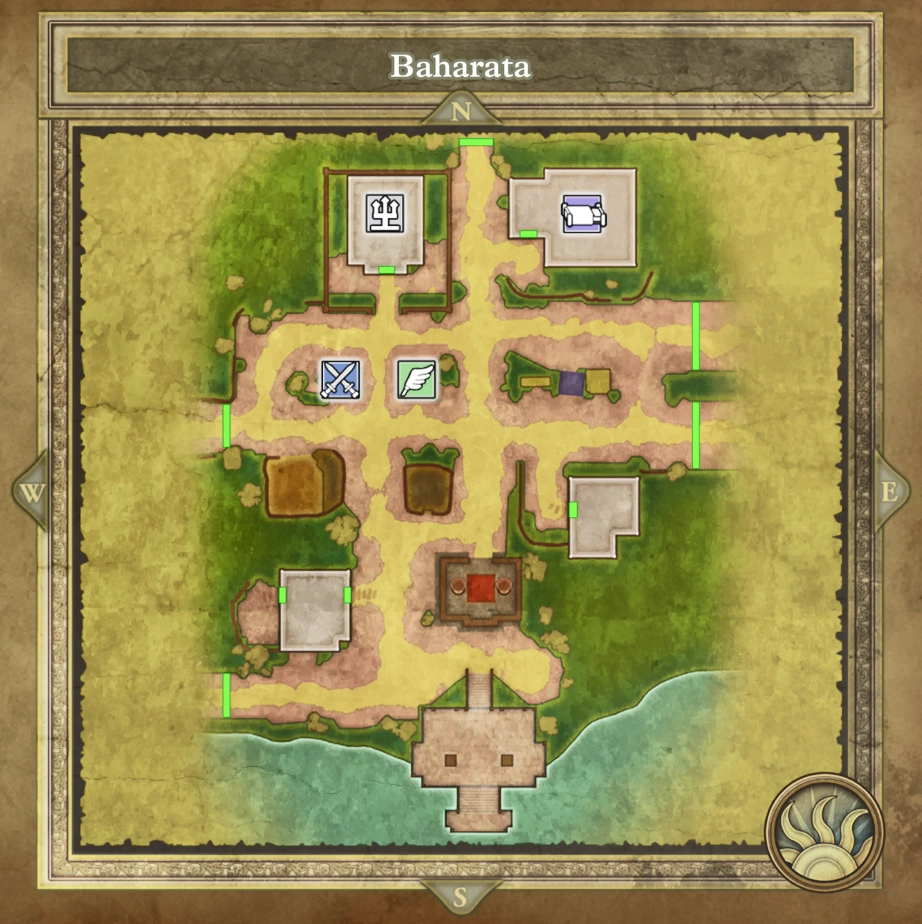922x924 pixels.
Task: Click the inn bed marker
Action: (582, 214)
